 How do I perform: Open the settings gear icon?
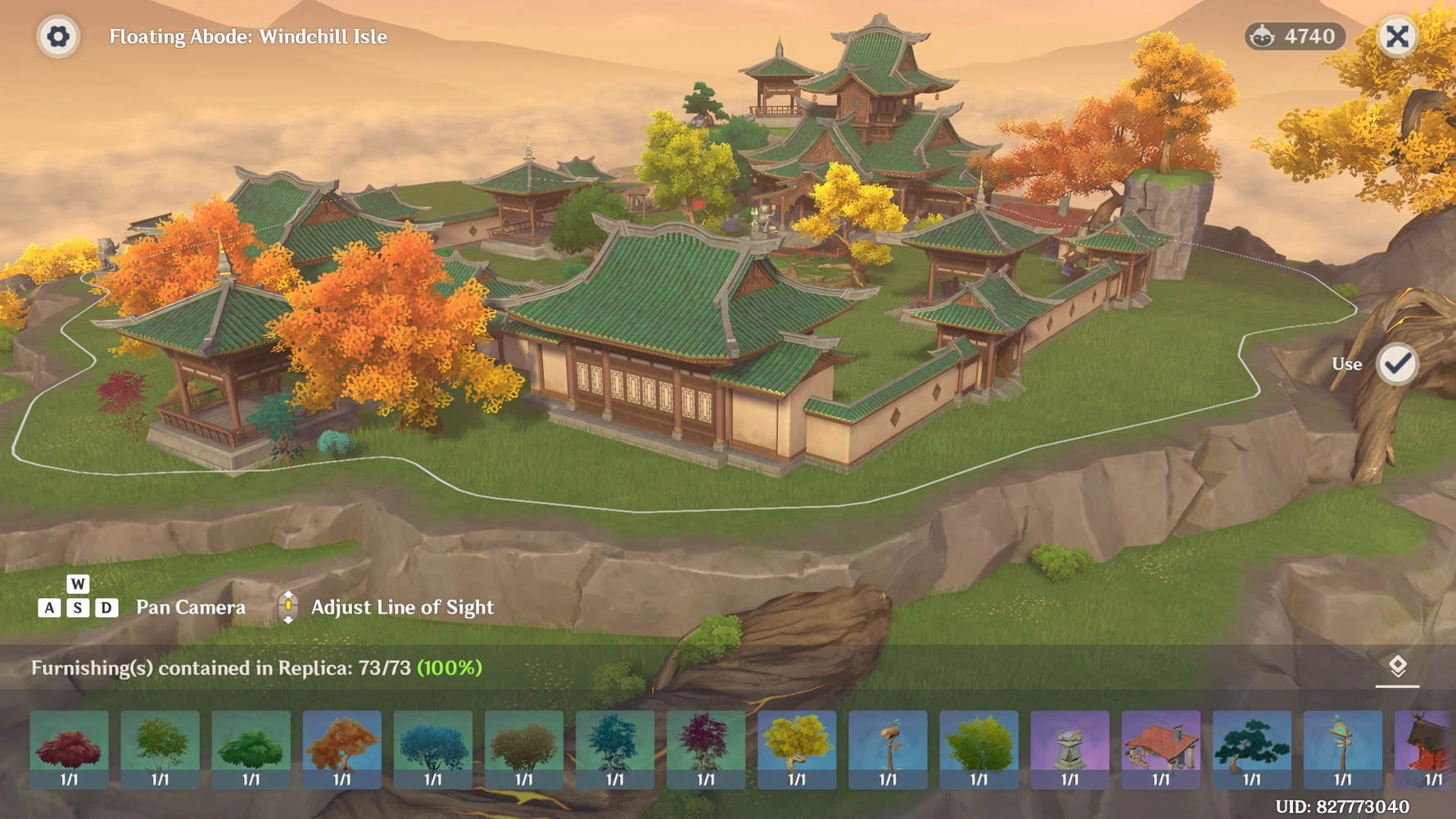point(57,37)
